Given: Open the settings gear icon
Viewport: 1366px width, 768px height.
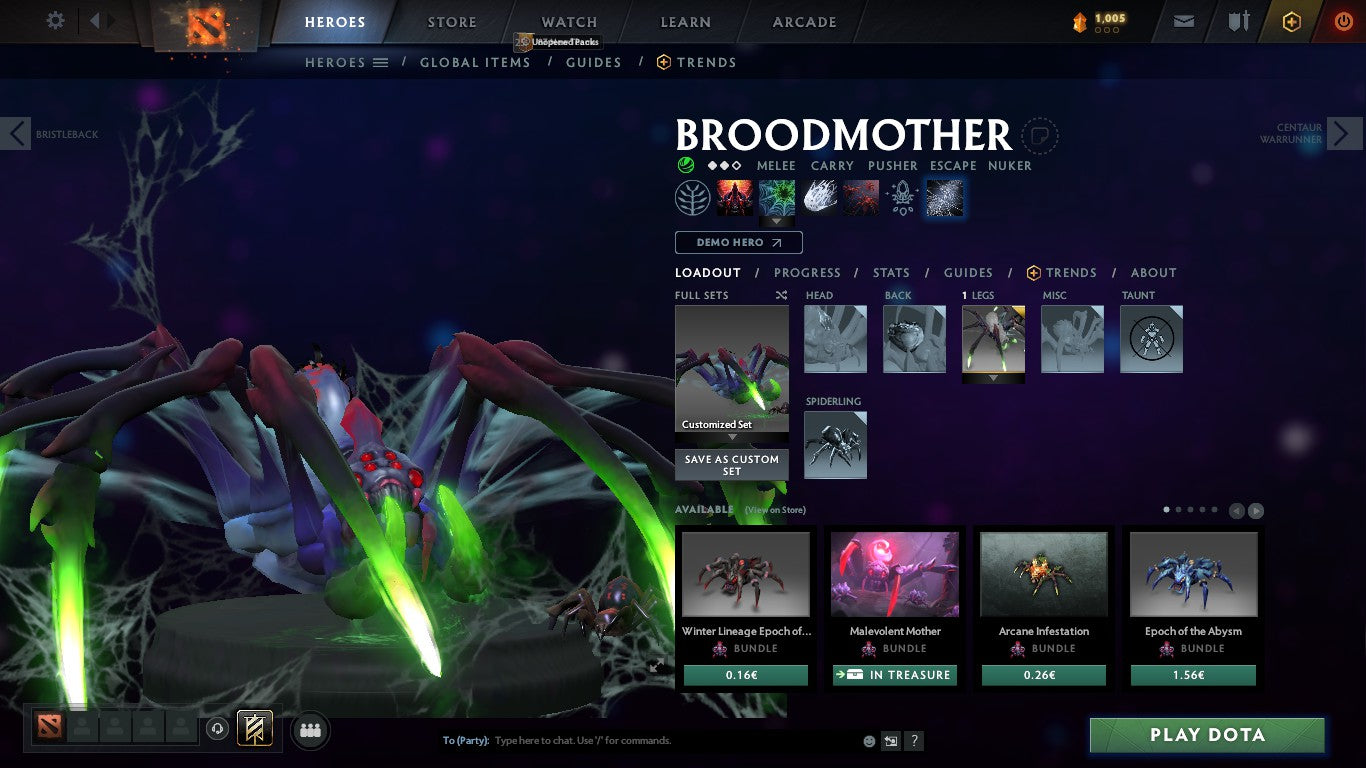Looking at the screenshot, I should (x=55, y=20).
